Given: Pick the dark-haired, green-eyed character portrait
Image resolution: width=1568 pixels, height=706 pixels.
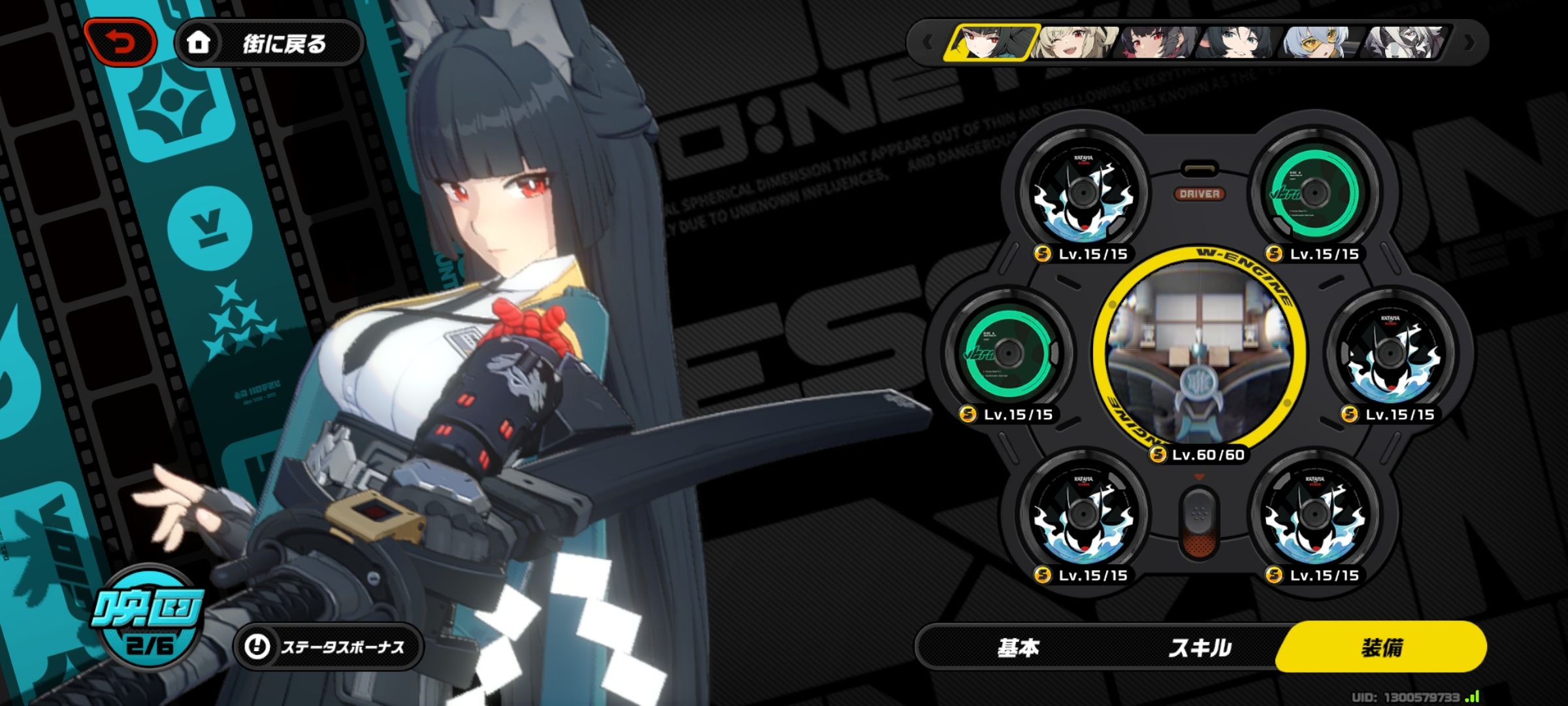Looking at the screenshot, I should (1236, 43).
